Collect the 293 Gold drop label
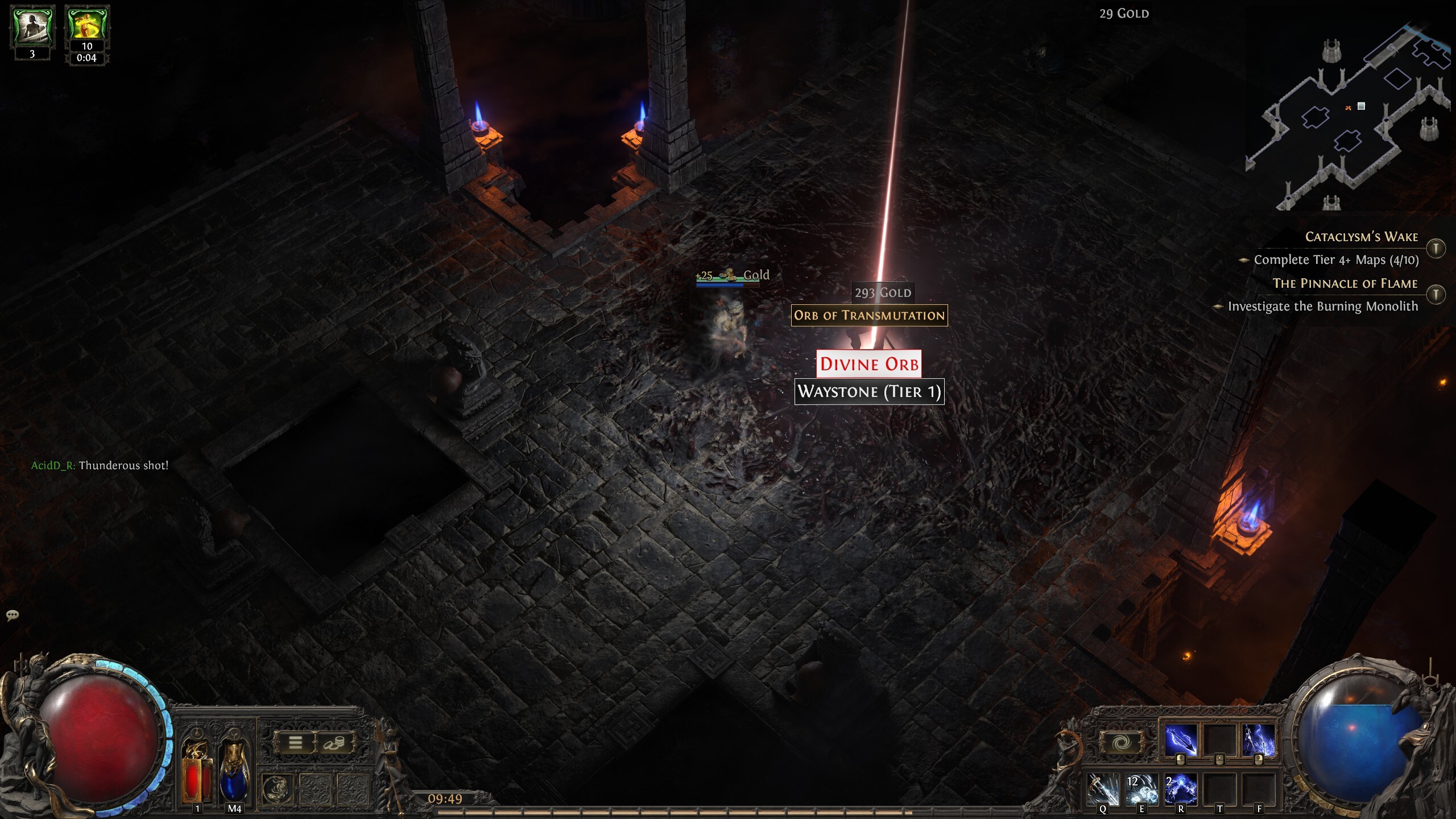This screenshot has height=819, width=1456. point(883,292)
